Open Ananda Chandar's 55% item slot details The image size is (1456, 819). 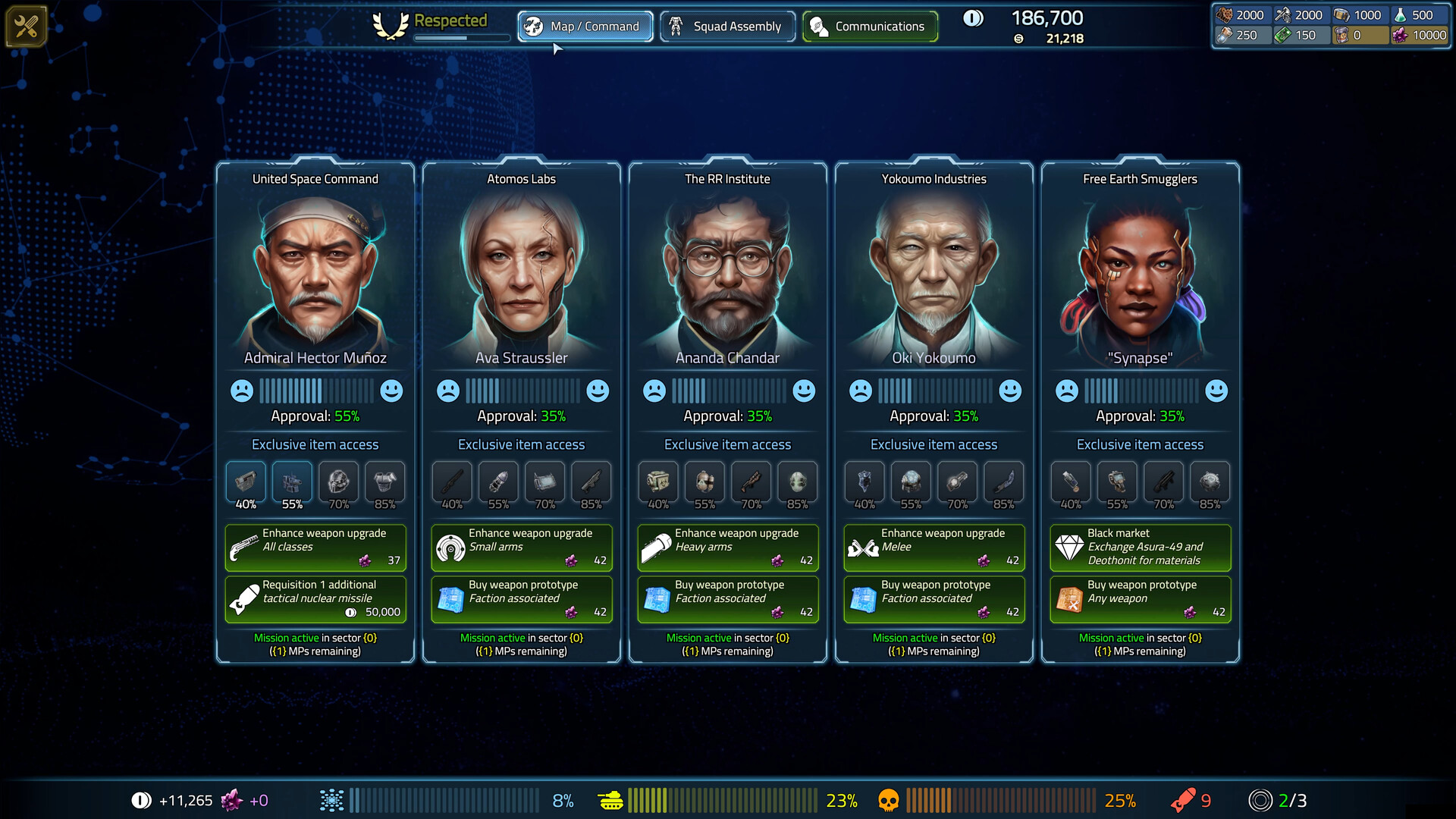tap(704, 482)
